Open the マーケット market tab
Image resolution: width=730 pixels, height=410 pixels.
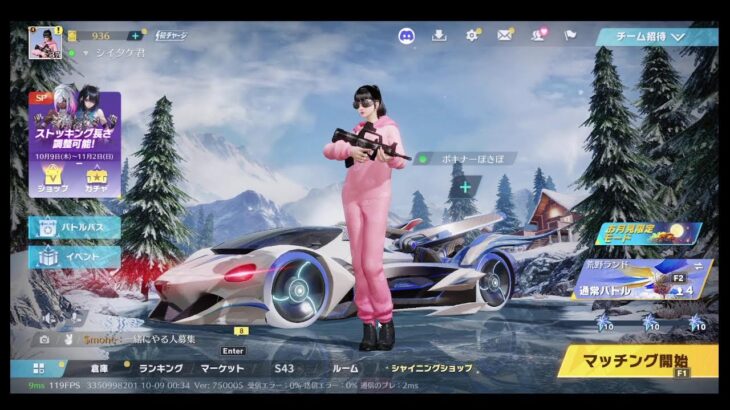point(222,368)
